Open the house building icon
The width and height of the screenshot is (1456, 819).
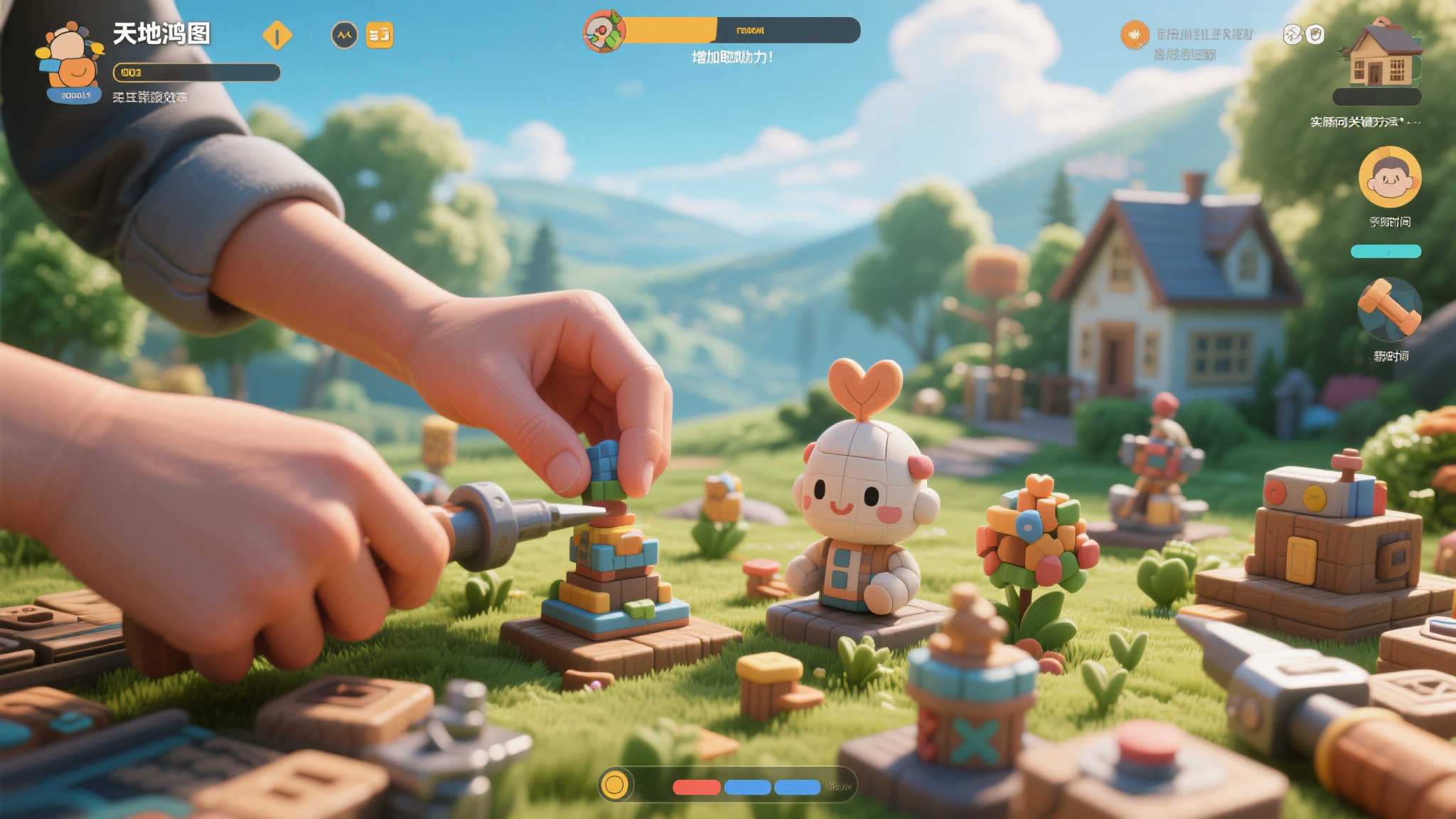(x=1379, y=54)
